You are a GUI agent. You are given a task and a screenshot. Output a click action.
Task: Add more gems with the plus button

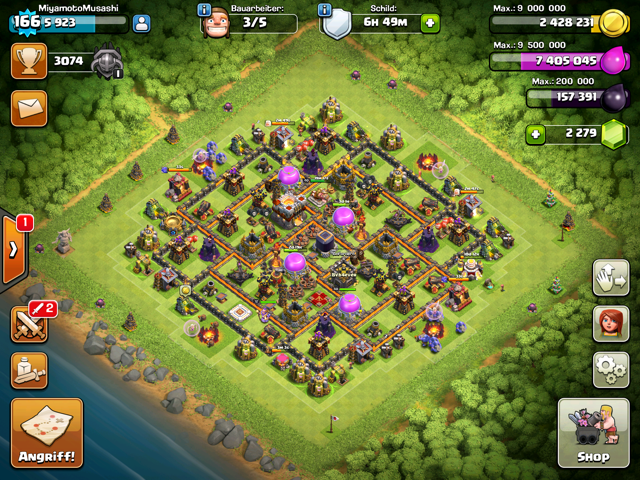click(537, 134)
